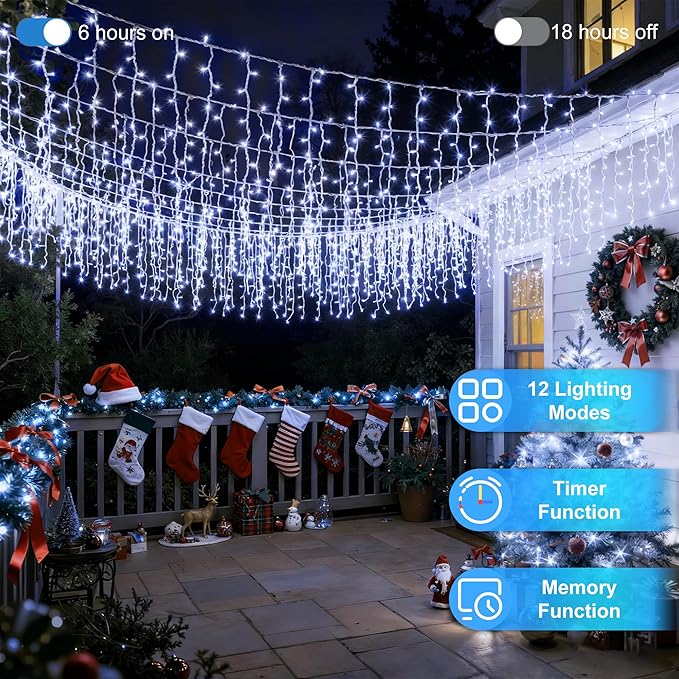This screenshot has width=679, height=679.
Task: Choose the Timer Function badge
Action: pos(560,500)
